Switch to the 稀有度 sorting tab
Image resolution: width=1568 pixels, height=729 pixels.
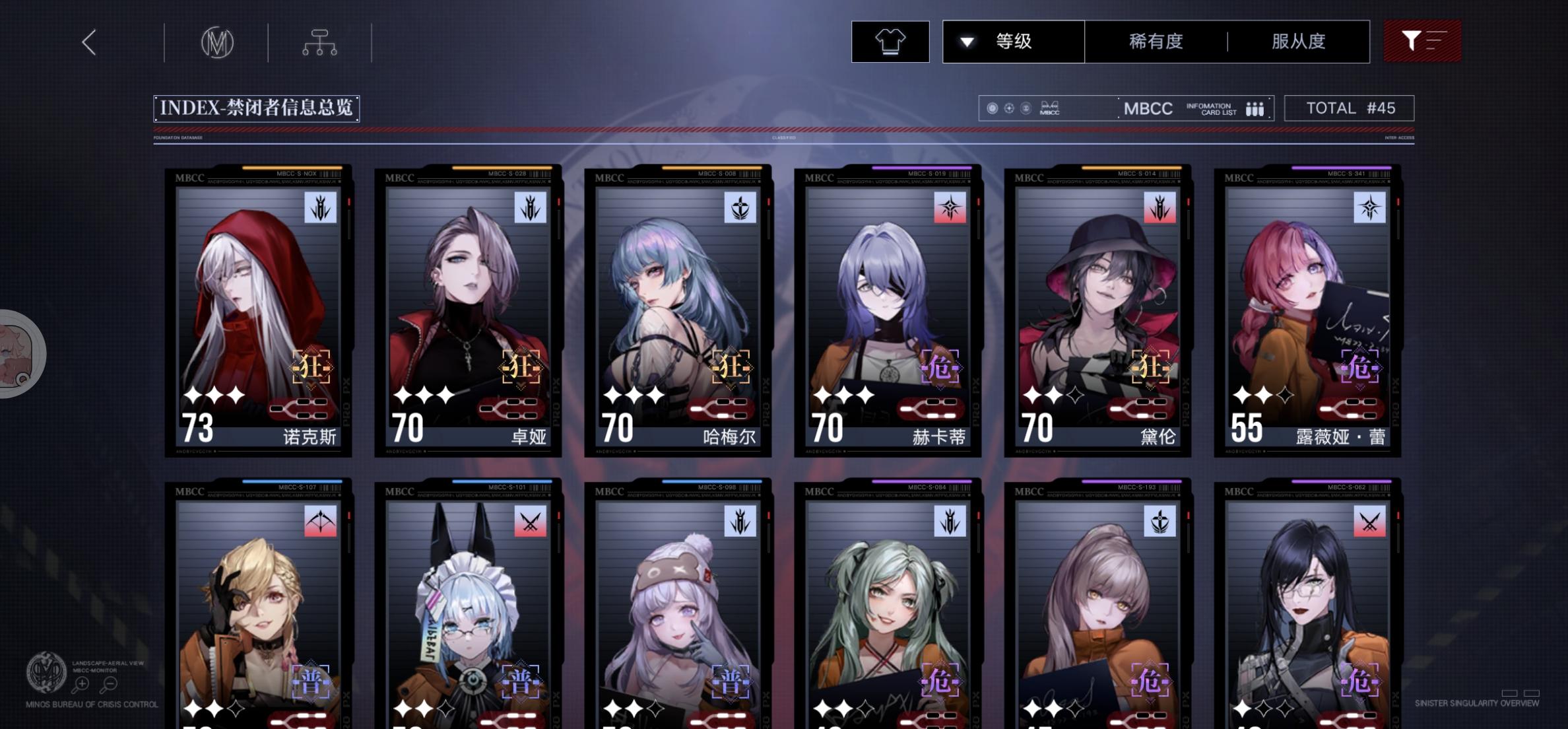point(1155,41)
